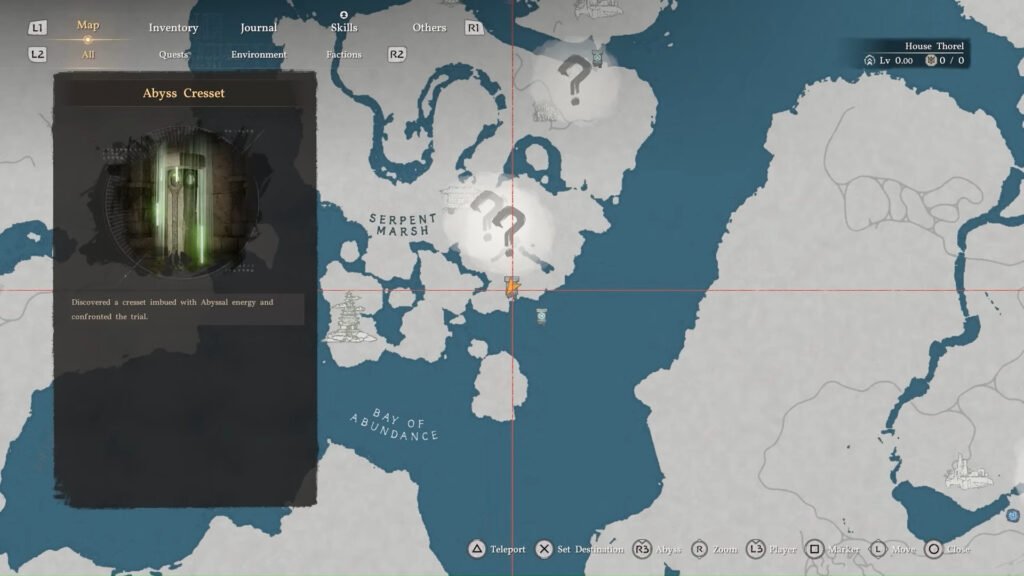Show All map markers filter
Viewport: 1024px width, 576px height.
88,55
